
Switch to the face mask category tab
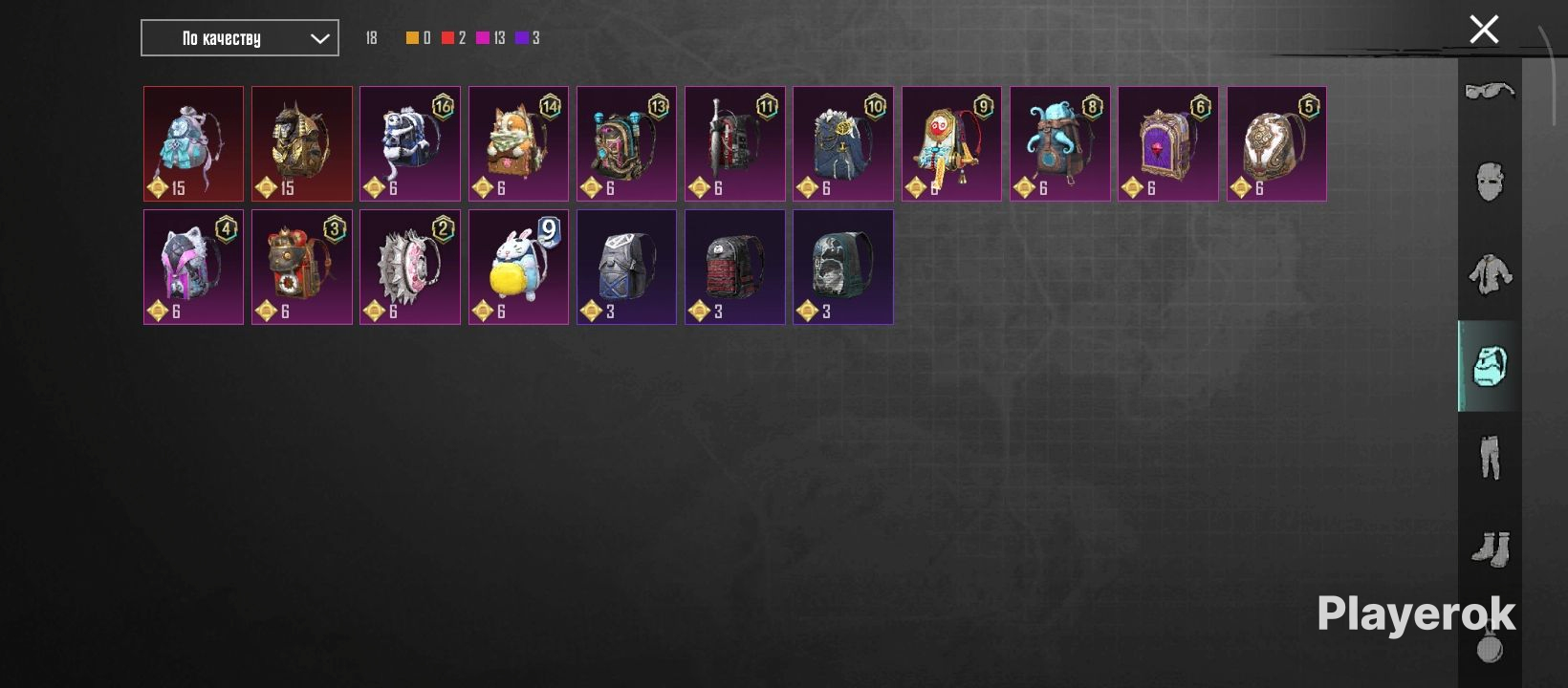(x=1490, y=182)
